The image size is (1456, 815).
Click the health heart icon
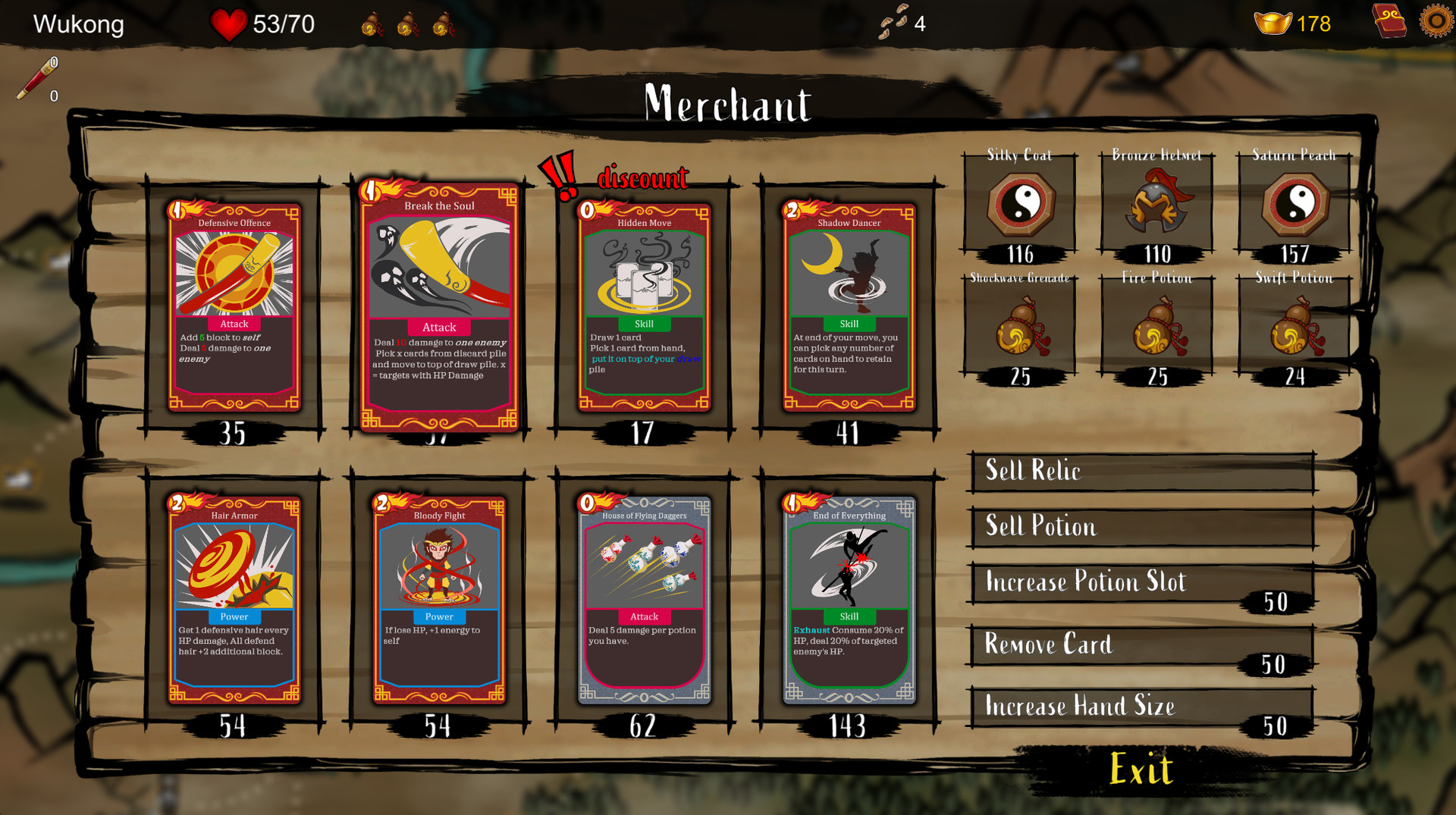click(227, 23)
